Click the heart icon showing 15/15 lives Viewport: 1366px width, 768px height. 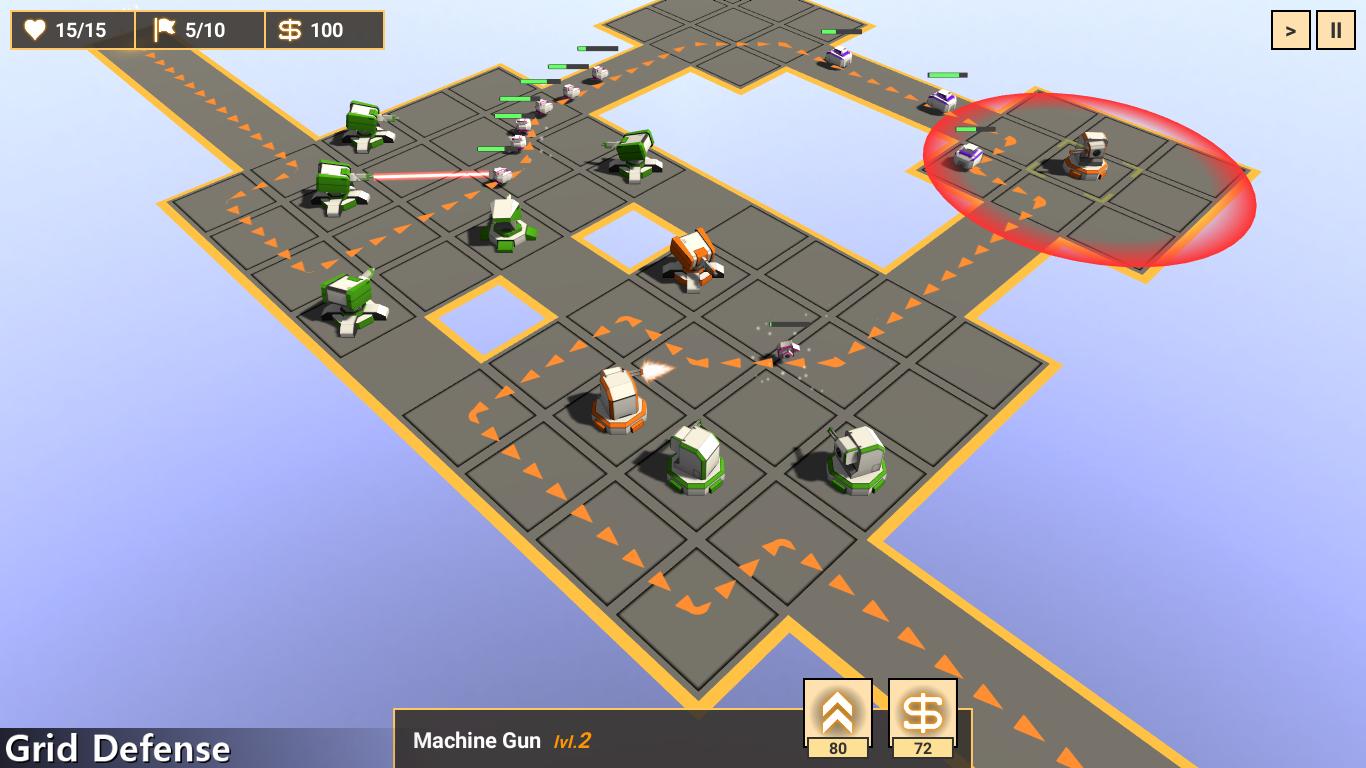click(36, 29)
